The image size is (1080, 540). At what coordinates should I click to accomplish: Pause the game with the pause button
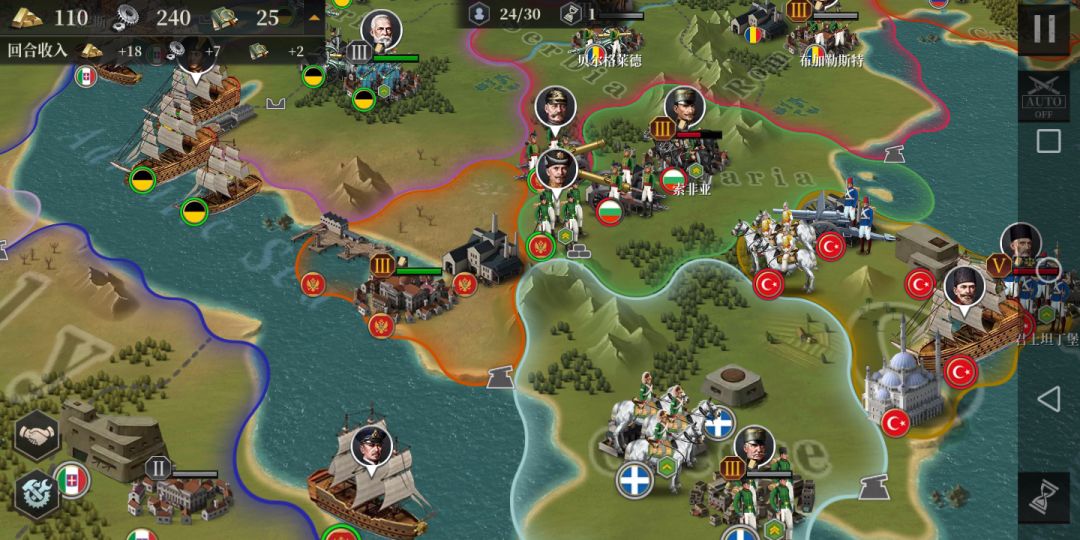1044,28
